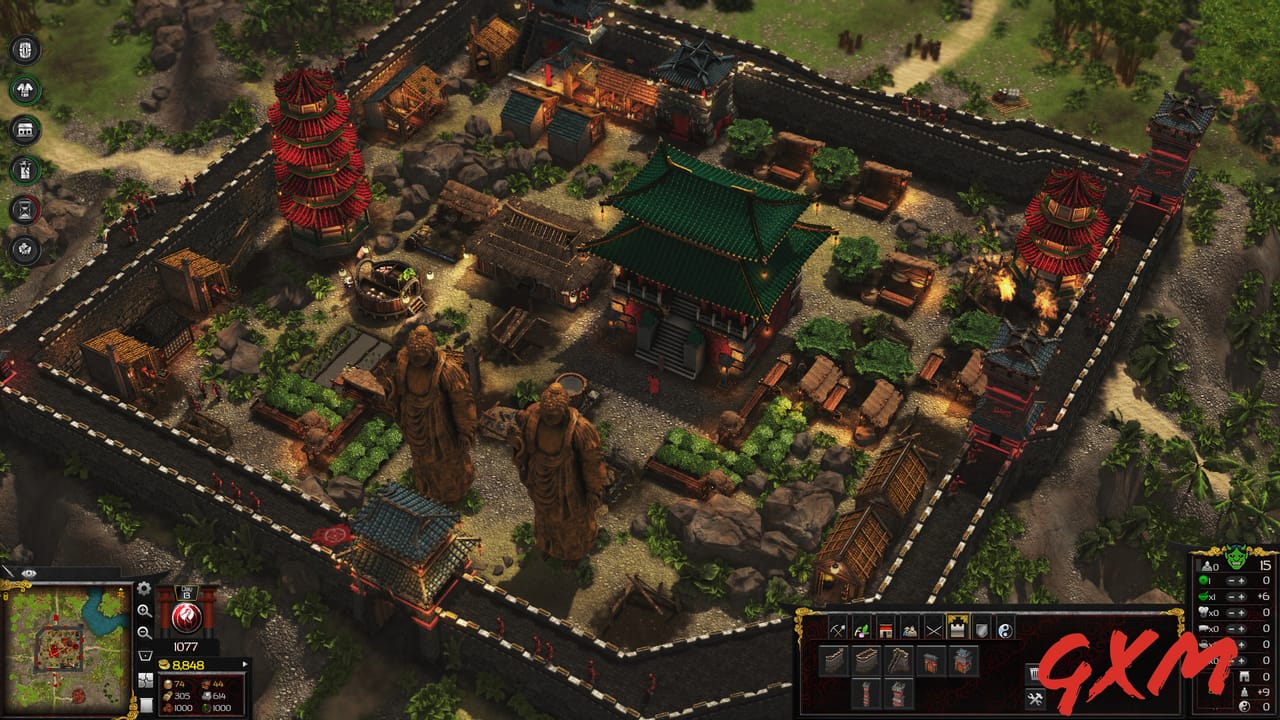This screenshot has width=1280, height=720.
Task: Select the food buildings category leaf icon
Action: point(861,629)
